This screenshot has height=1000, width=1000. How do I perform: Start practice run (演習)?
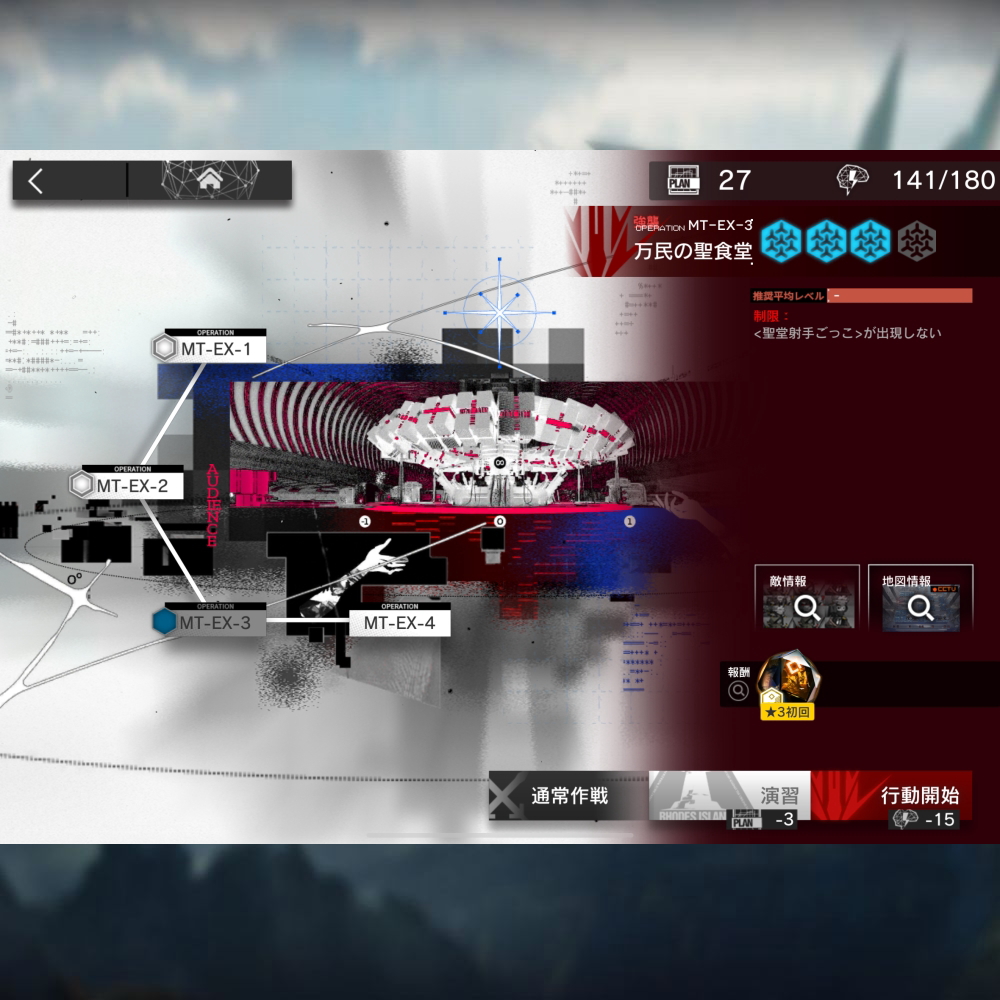pyautogui.click(x=729, y=796)
